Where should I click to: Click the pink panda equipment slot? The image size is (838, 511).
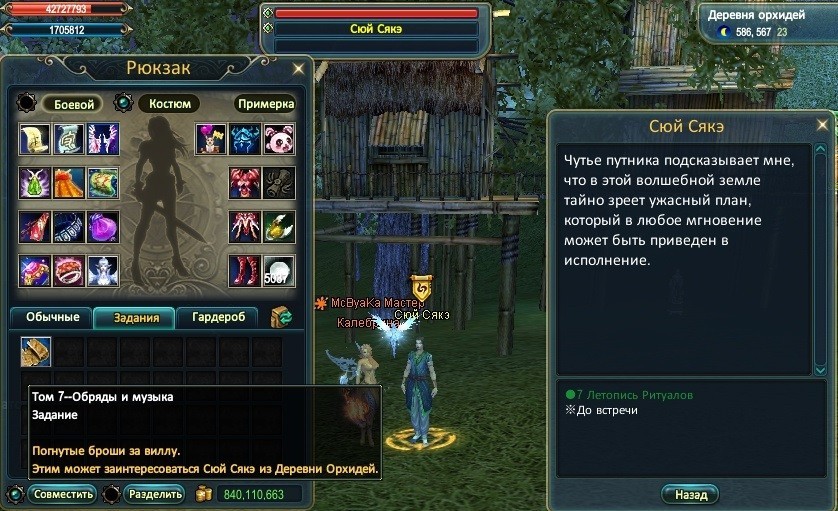(278, 139)
